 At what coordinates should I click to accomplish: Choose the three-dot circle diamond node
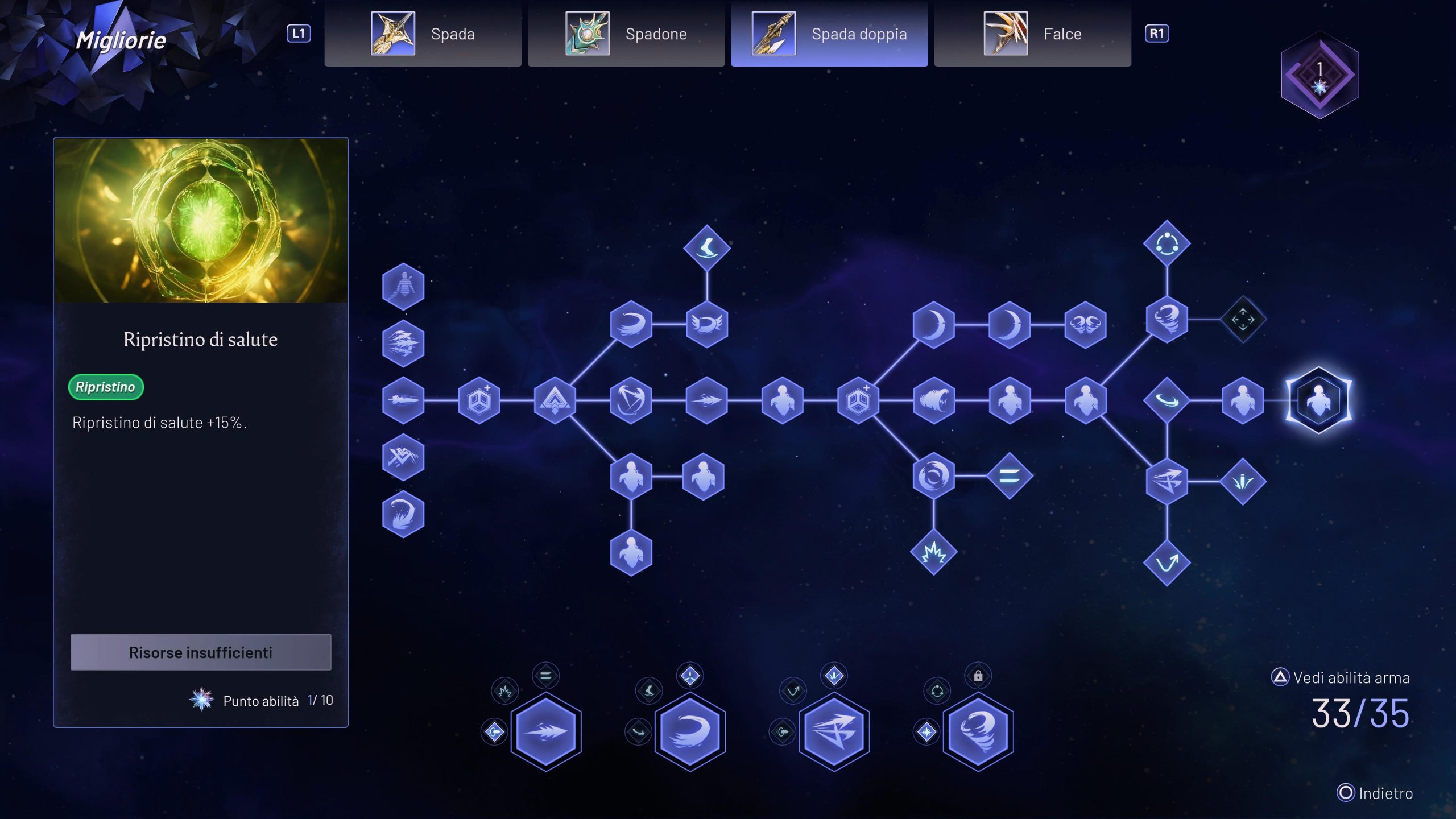(x=1167, y=244)
